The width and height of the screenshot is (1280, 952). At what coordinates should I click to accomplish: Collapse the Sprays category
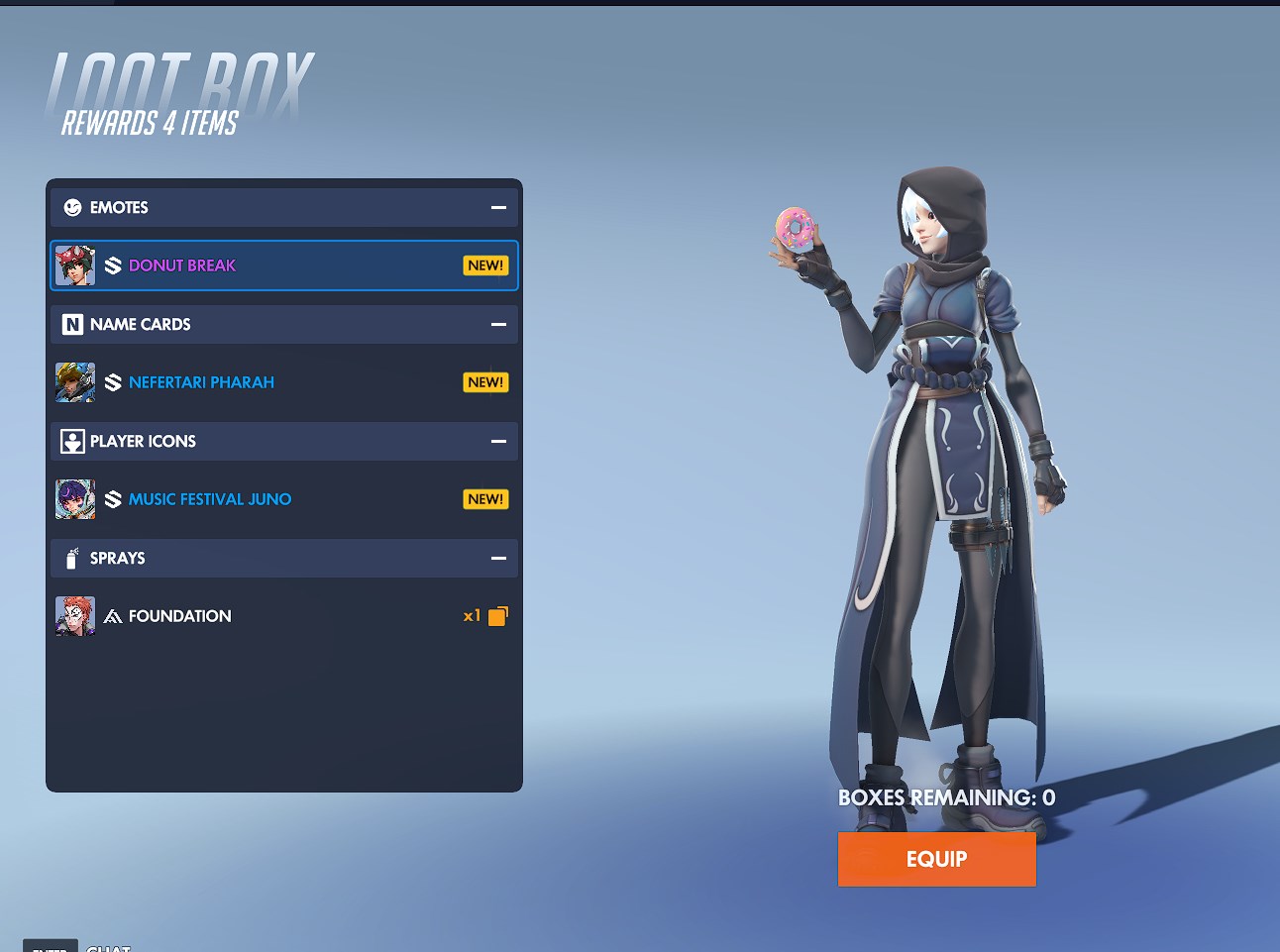pyautogui.click(x=498, y=559)
